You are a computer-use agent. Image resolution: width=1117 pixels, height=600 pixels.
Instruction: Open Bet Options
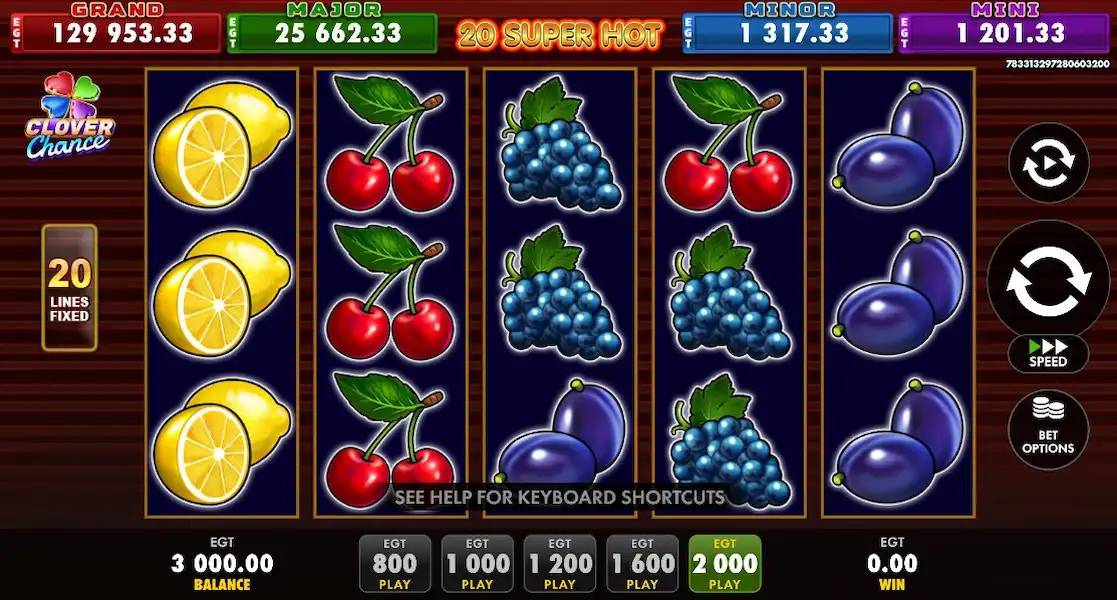[1048, 430]
